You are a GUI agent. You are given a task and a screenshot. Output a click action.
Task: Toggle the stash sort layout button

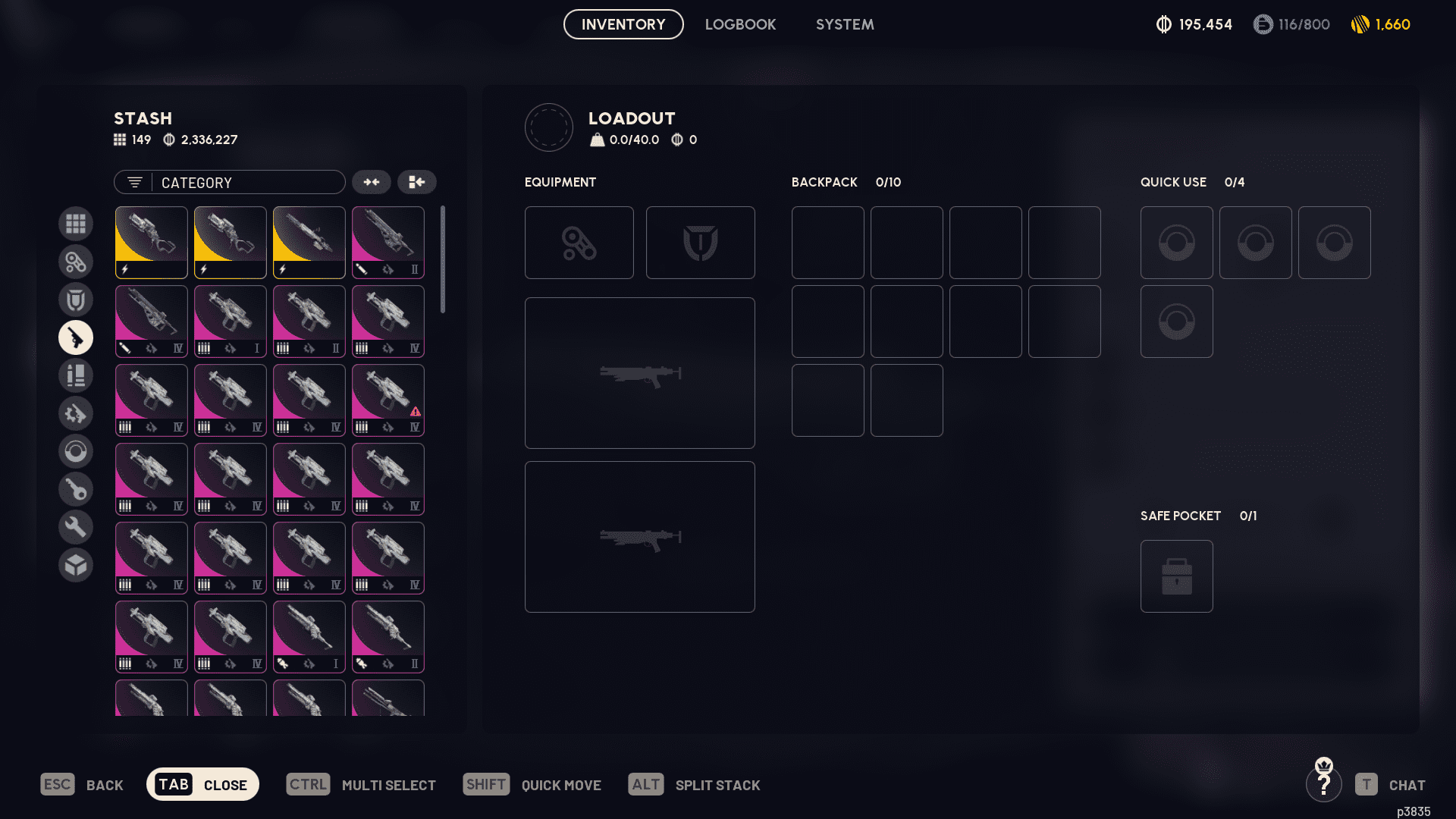(417, 182)
